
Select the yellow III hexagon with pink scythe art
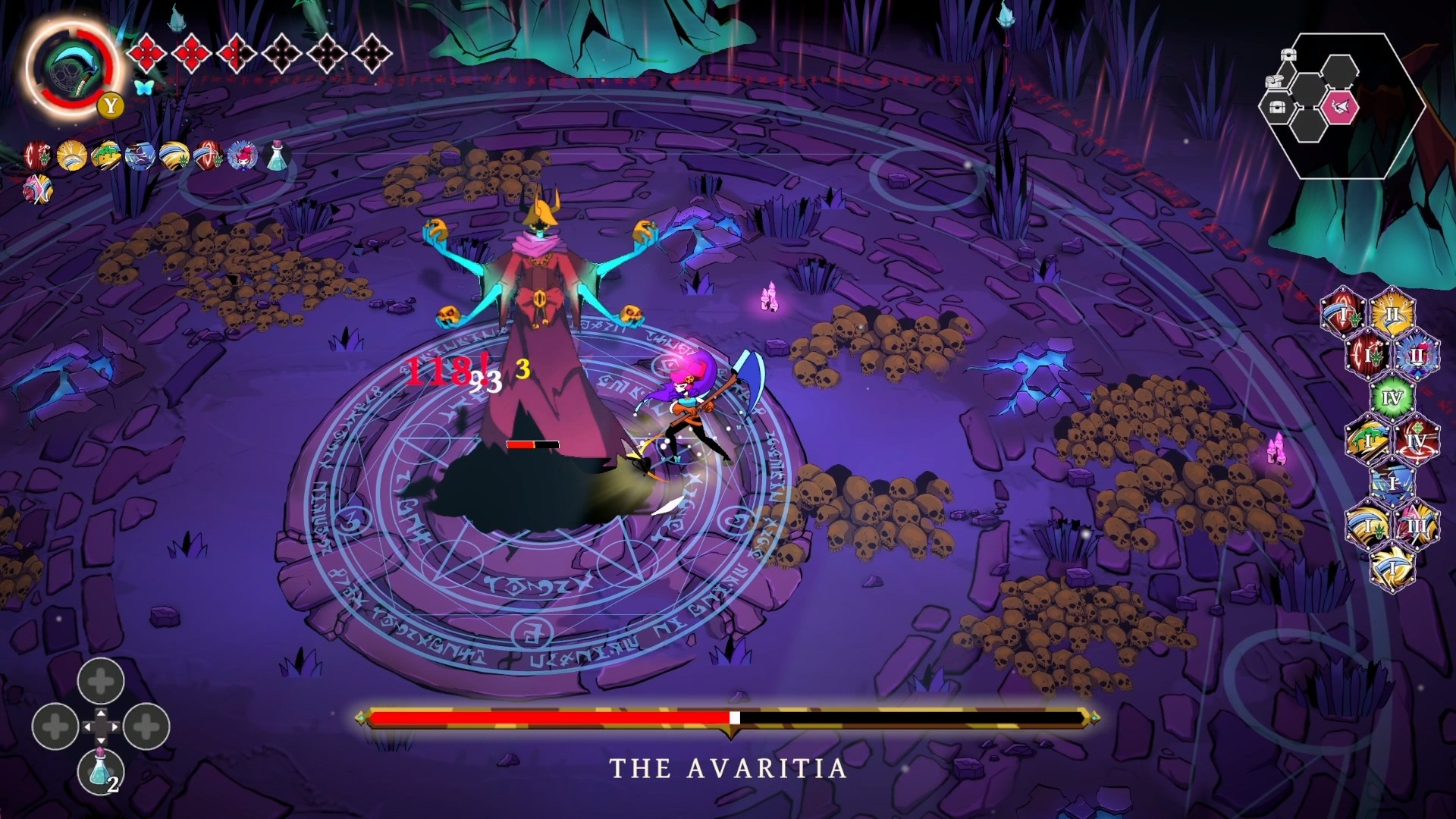1417,525
